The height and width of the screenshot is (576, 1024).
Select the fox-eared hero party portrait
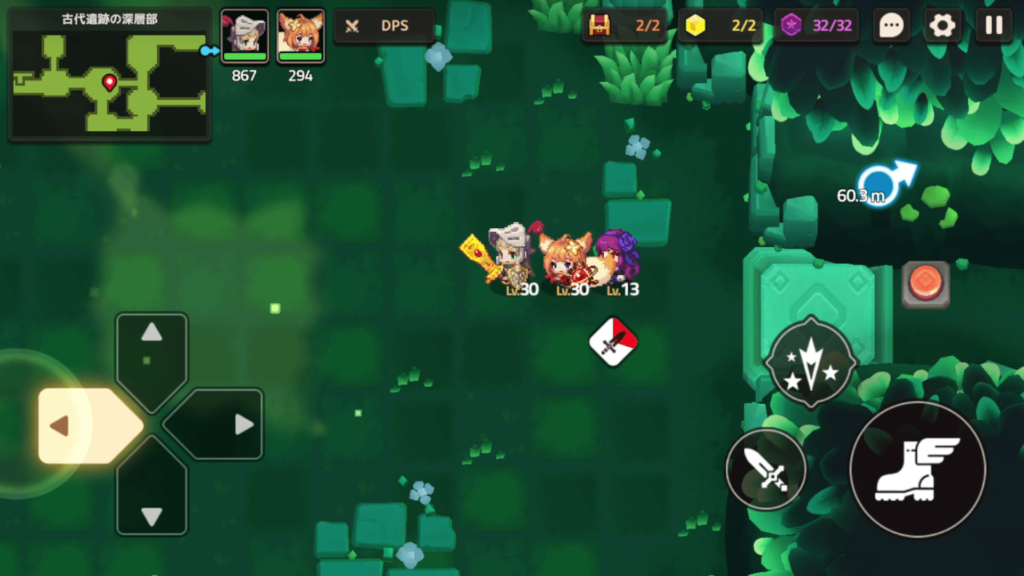pyautogui.click(x=300, y=37)
